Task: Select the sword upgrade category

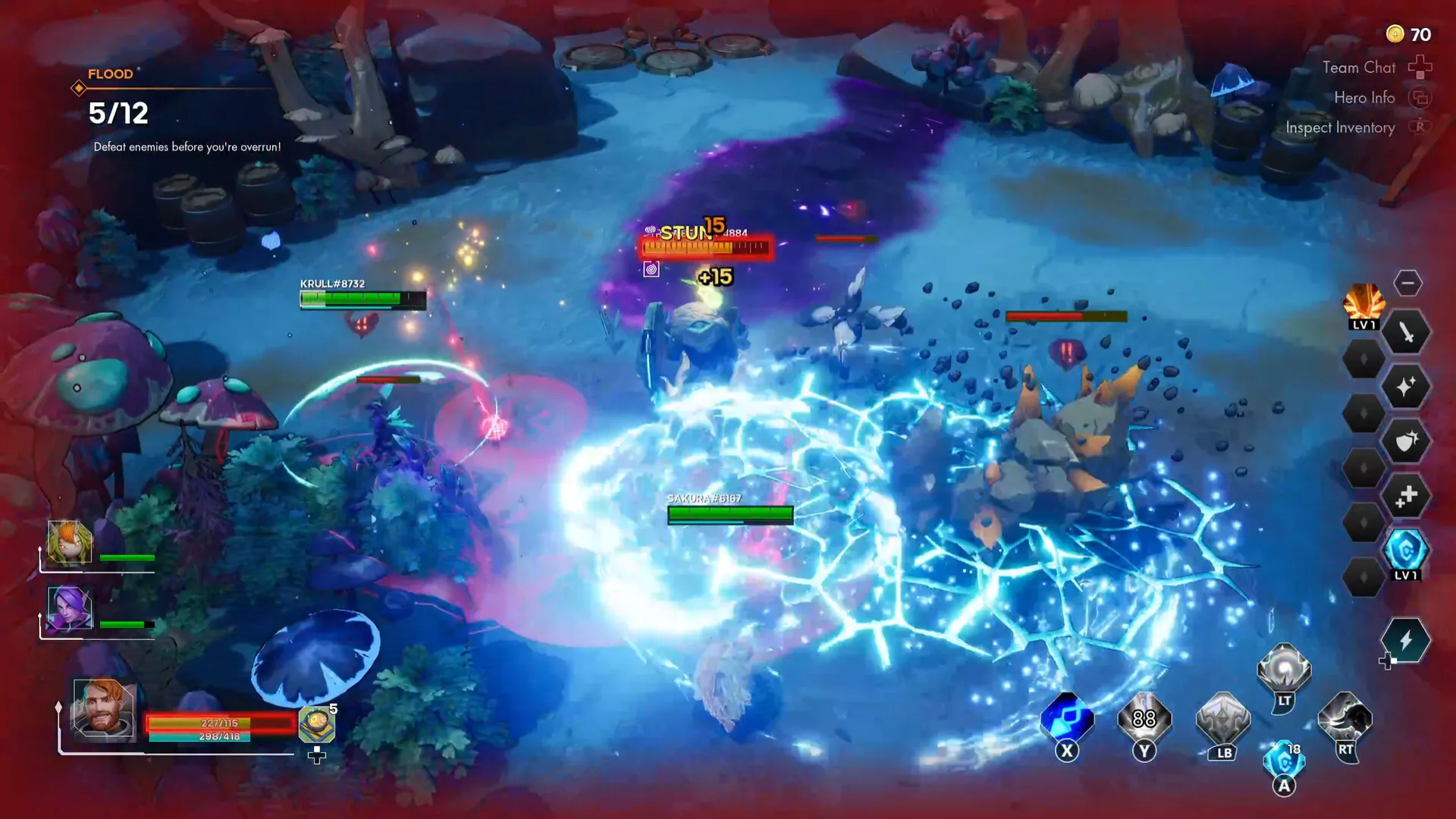Action: pyautogui.click(x=1406, y=332)
